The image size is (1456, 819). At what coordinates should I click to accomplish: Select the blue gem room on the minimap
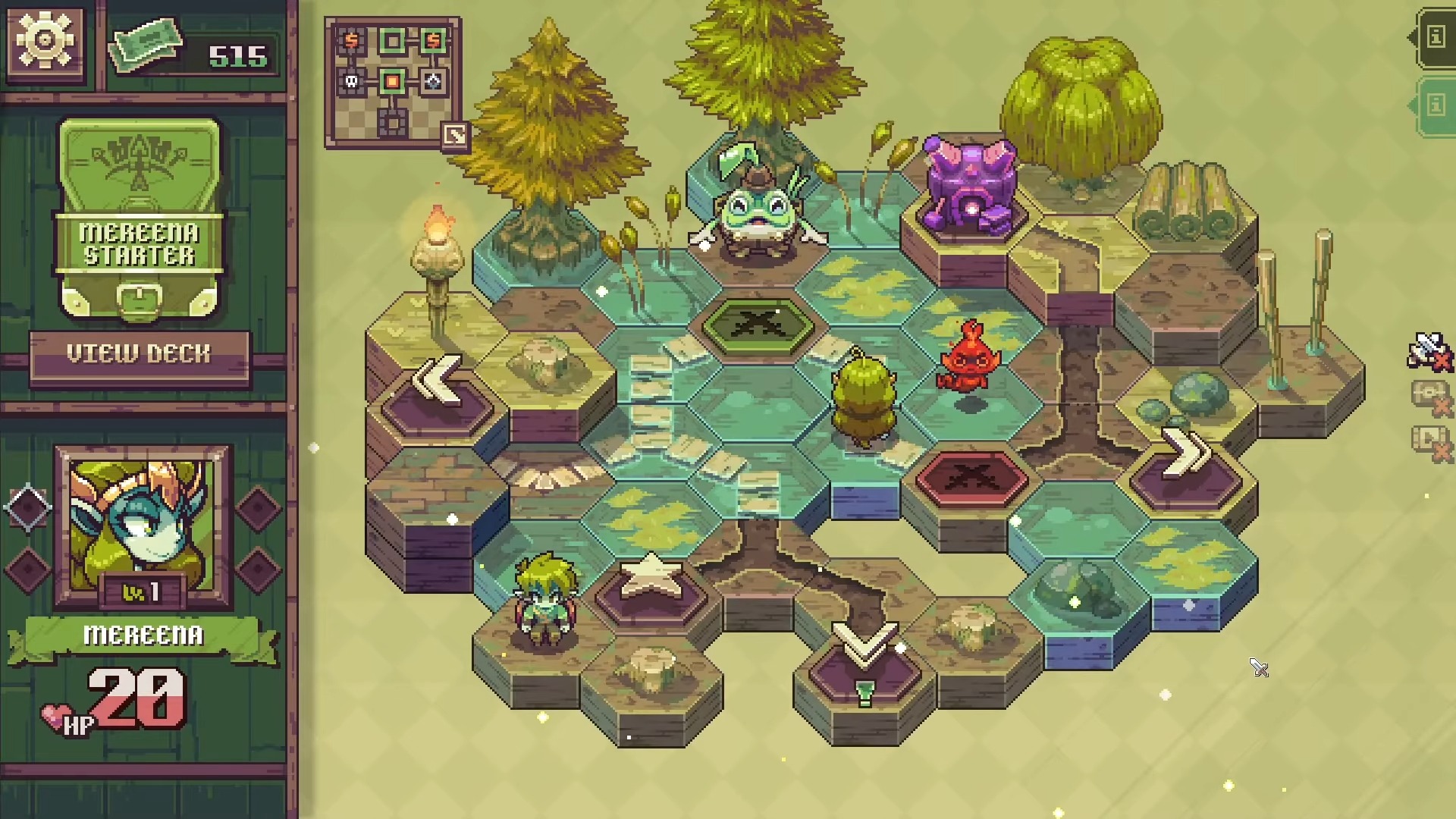(x=433, y=81)
